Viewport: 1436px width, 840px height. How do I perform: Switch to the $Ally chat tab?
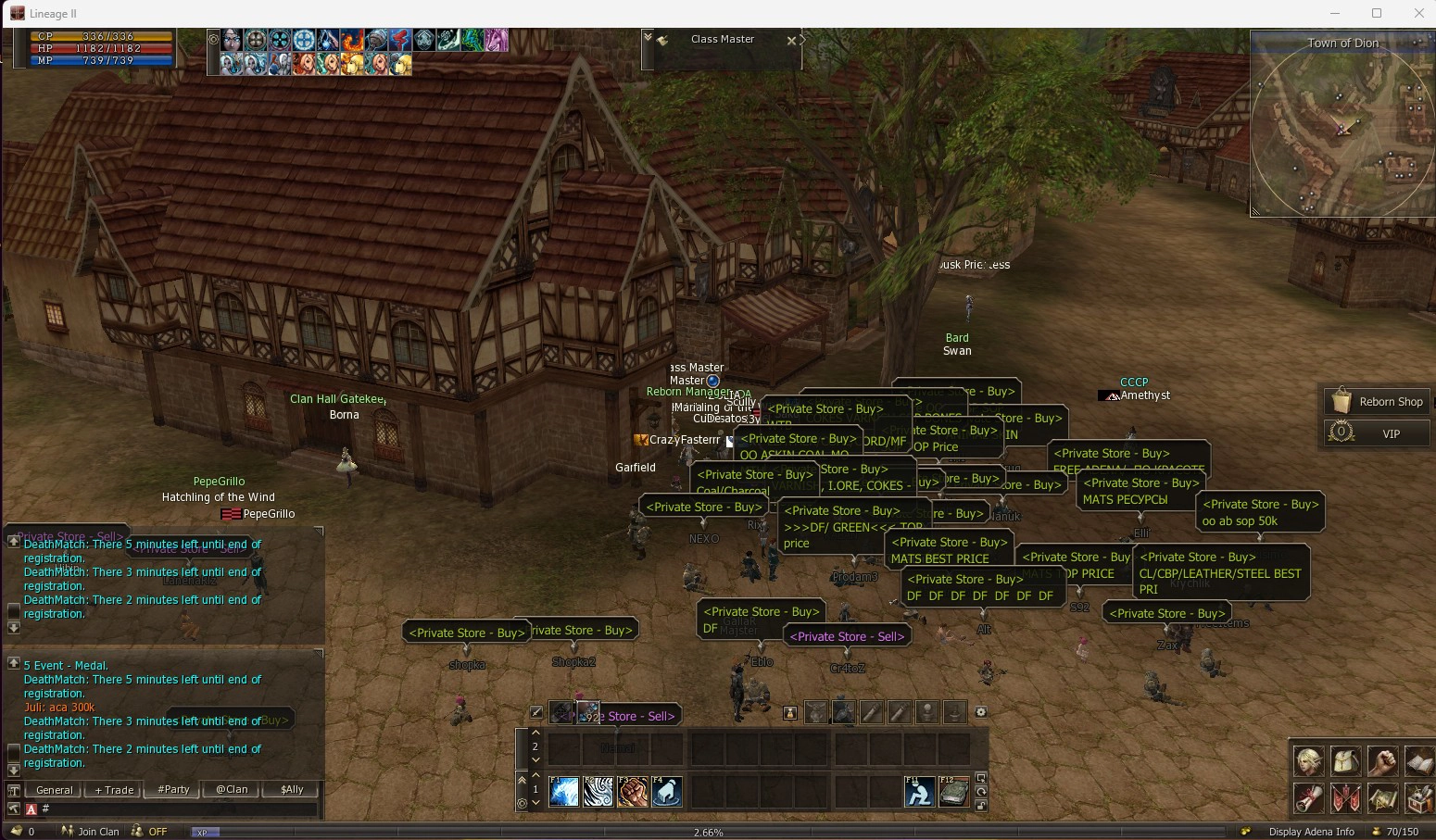pyautogui.click(x=292, y=790)
